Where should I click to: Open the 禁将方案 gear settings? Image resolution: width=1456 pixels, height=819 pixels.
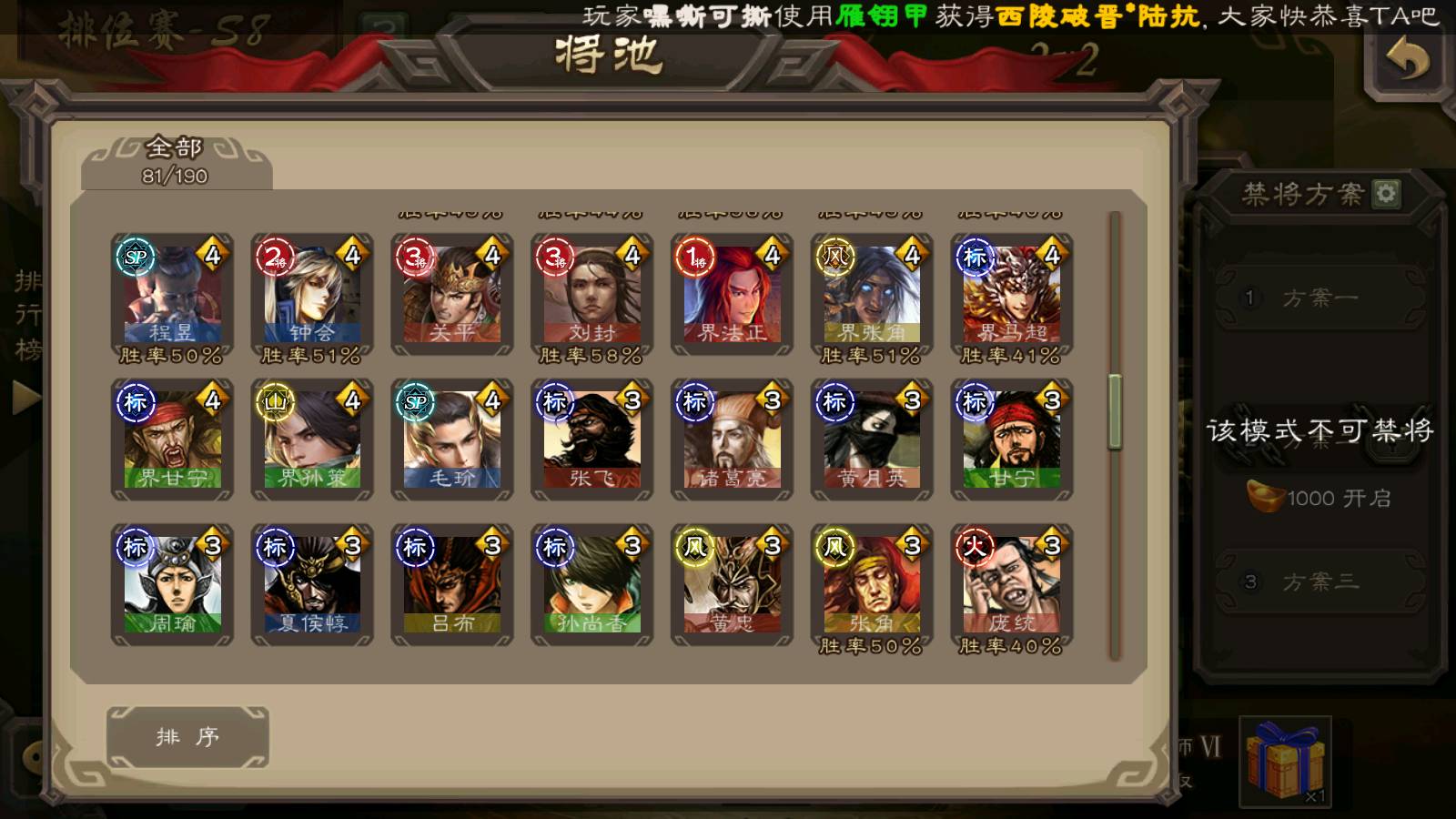(x=1386, y=193)
